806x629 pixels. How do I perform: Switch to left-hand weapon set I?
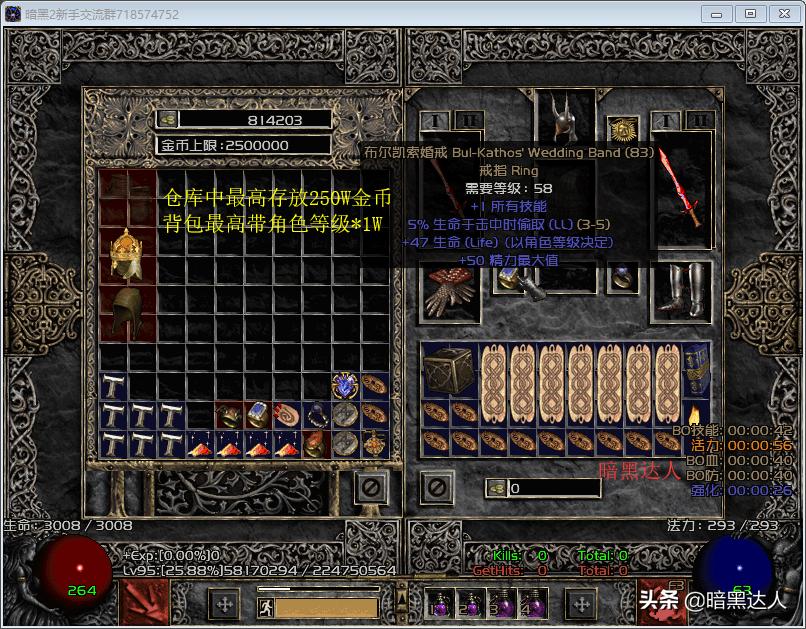pyautogui.click(x=434, y=120)
